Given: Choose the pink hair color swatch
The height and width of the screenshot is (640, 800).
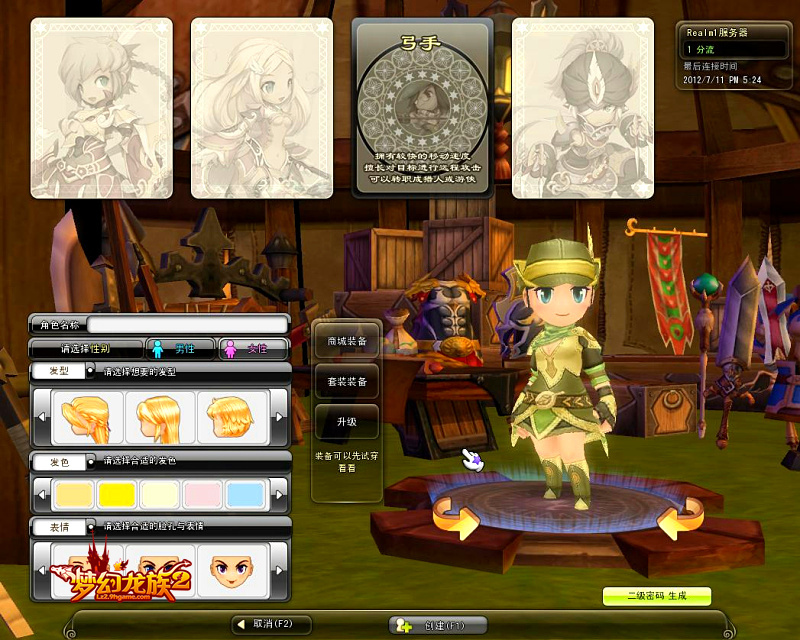Looking at the screenshot, I should click(x=204, y=494).
